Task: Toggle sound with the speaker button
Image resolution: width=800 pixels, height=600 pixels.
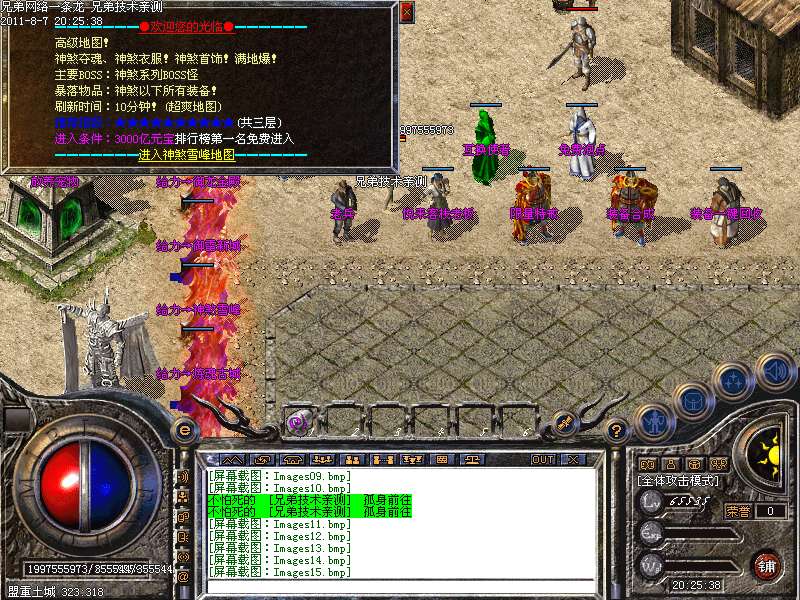Action: [774, 371]
